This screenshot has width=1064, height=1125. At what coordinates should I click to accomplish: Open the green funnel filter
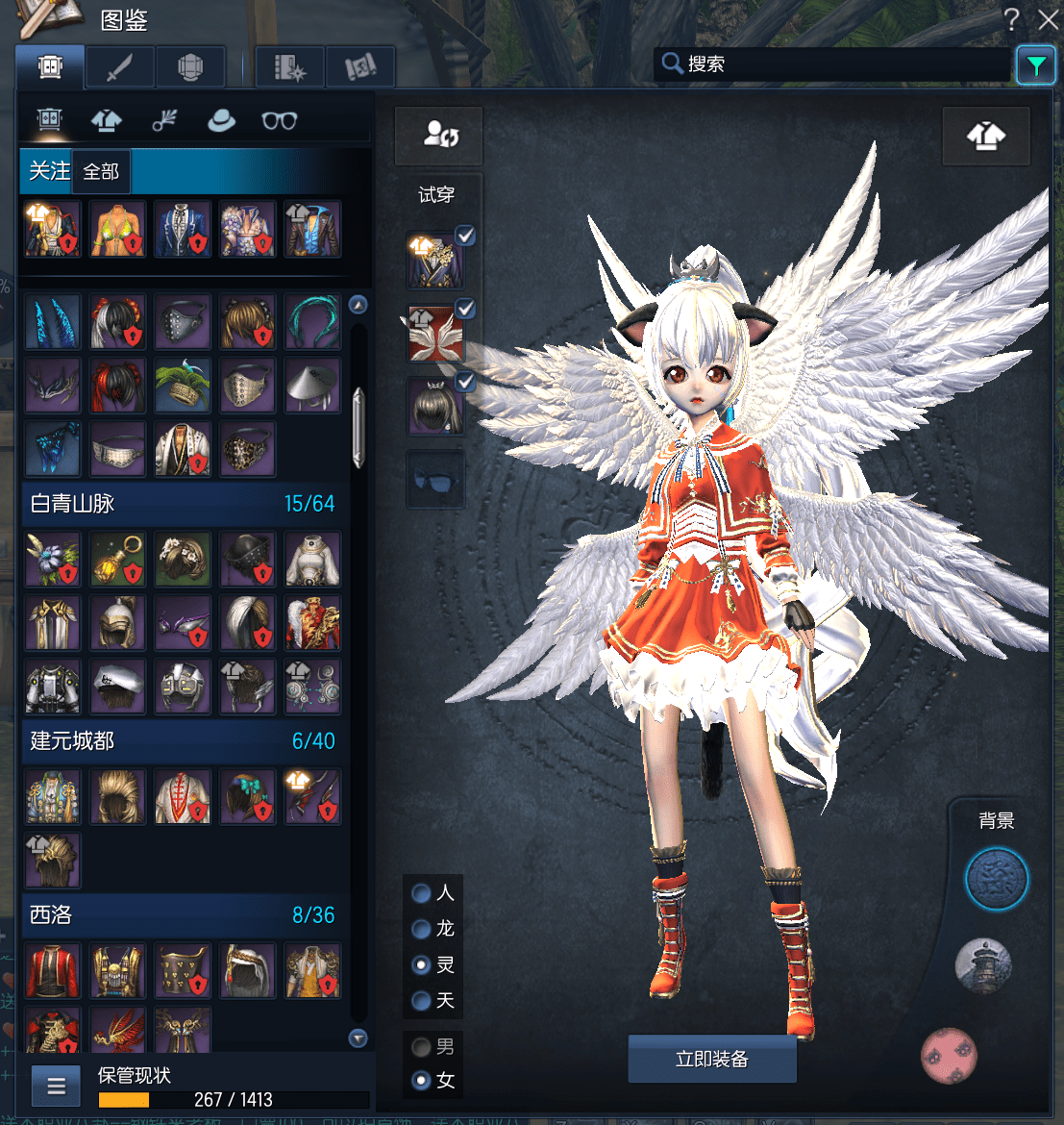coord(1035,65)
